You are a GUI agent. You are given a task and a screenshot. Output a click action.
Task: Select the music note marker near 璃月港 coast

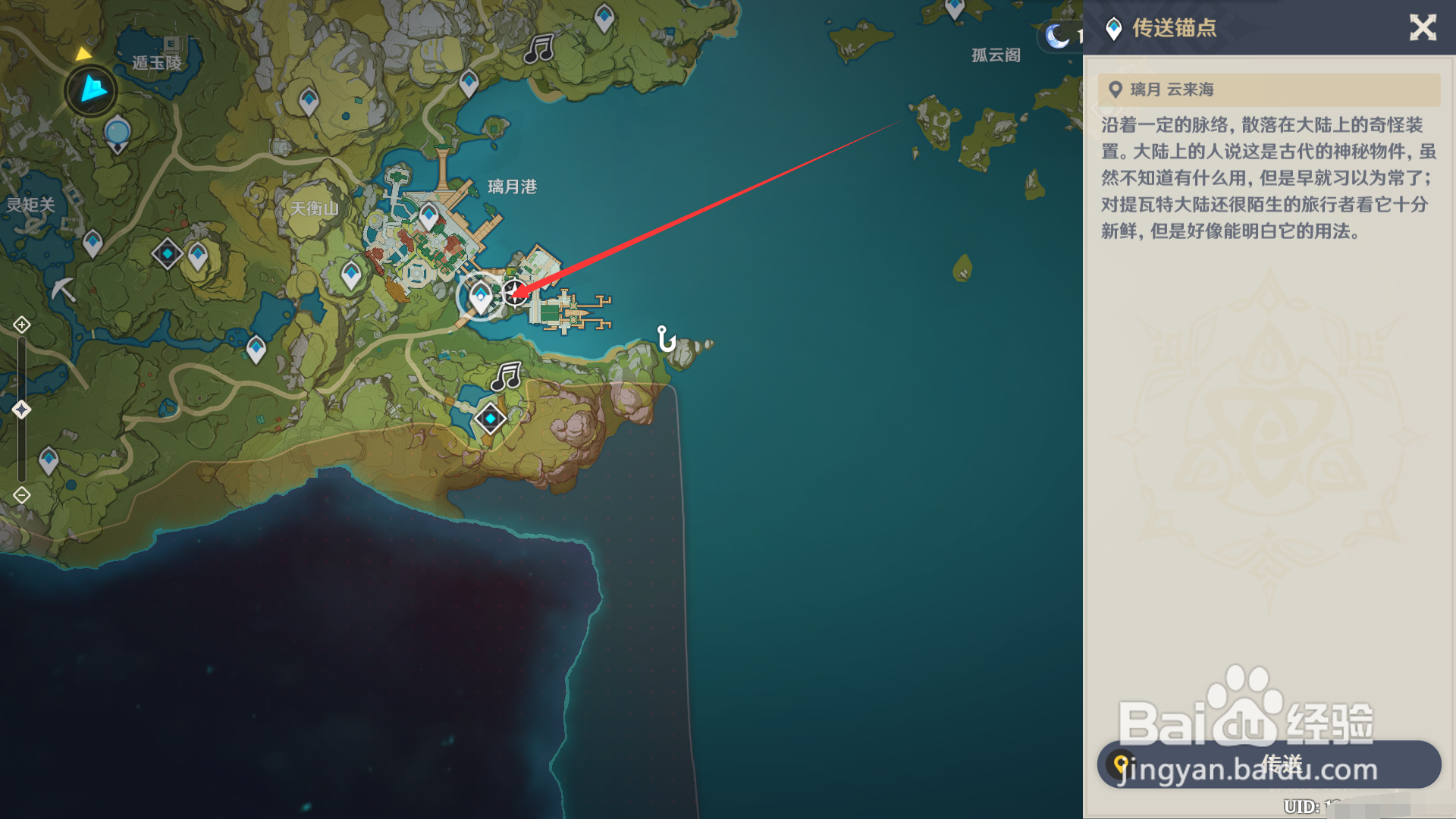pos(506,376)
